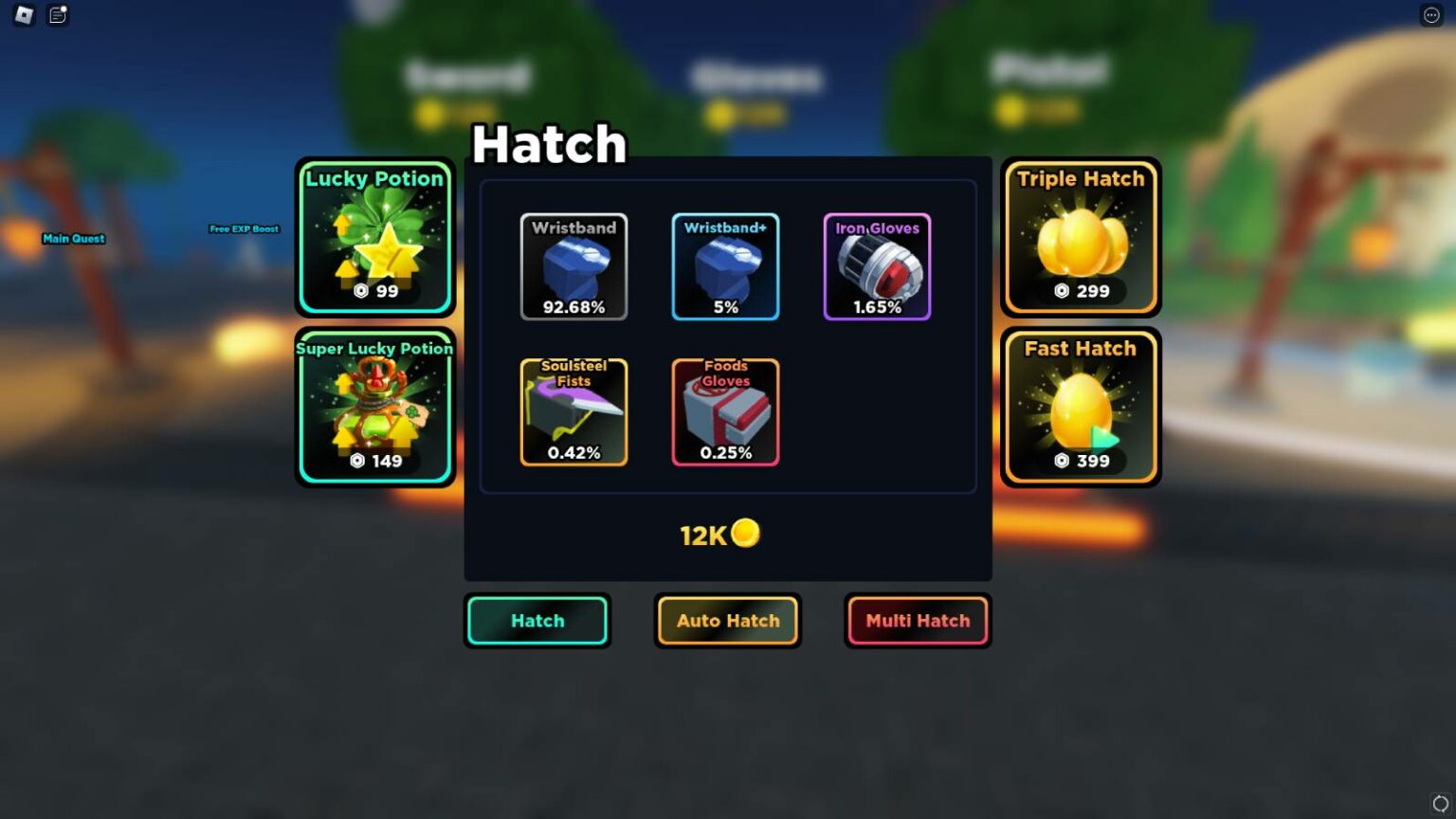Screen dimensions: 1456x819
Task: Buy the Lucky Potion for 99 Robux
Action: tap(375, 237)
